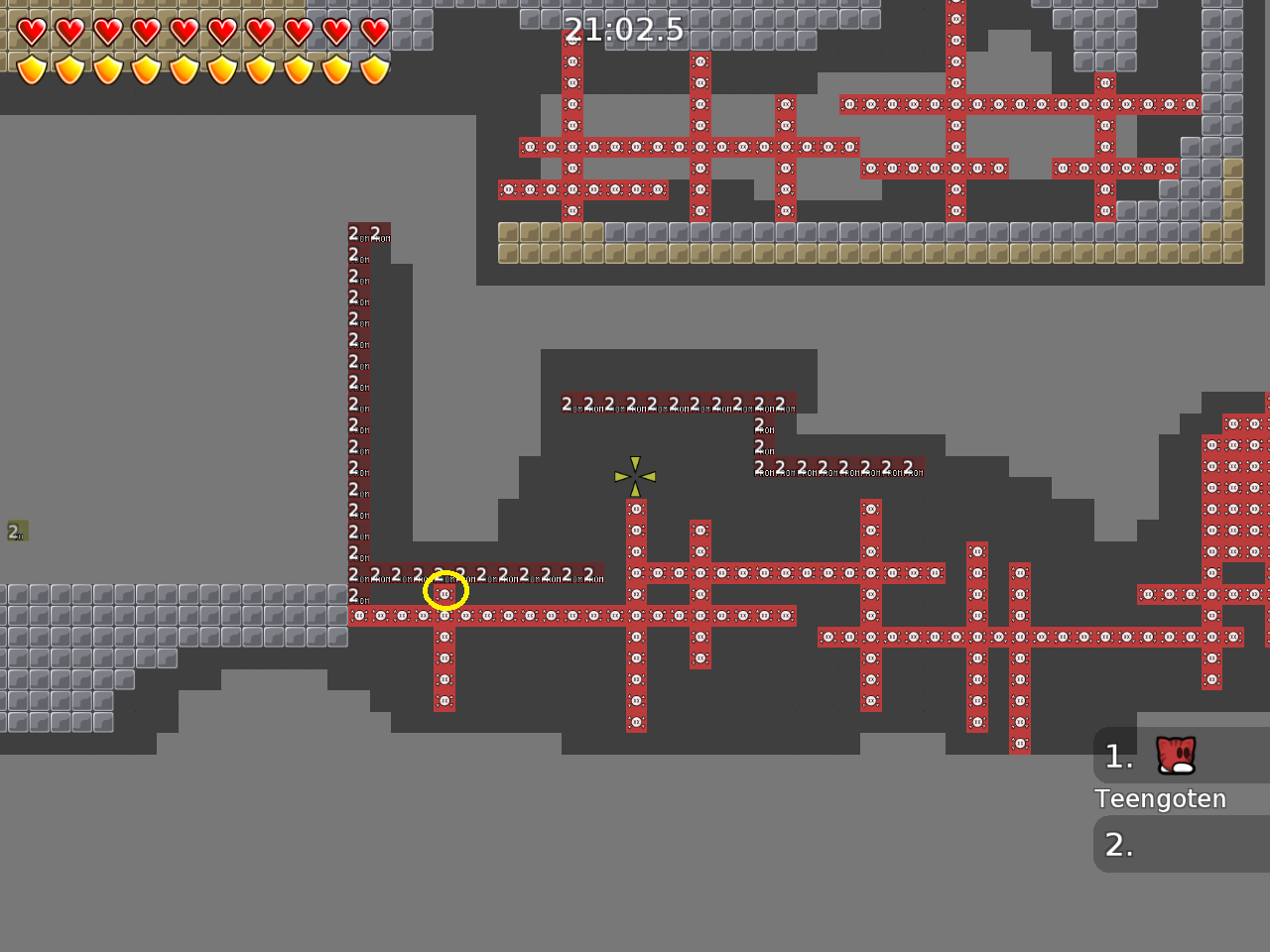Select the first red heart icon
The height and width of the screenshot is (952, 1270).
coord(33,30)
